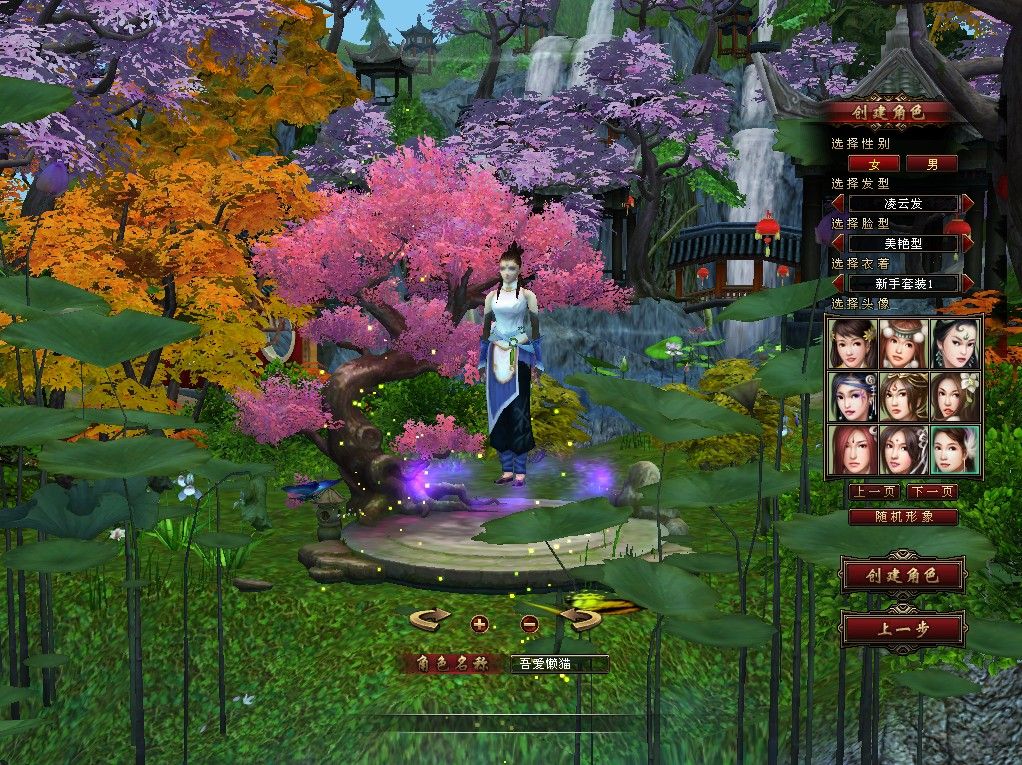The image size is (1022, 765).
Task: Click the character name input field
Action: 559,663
